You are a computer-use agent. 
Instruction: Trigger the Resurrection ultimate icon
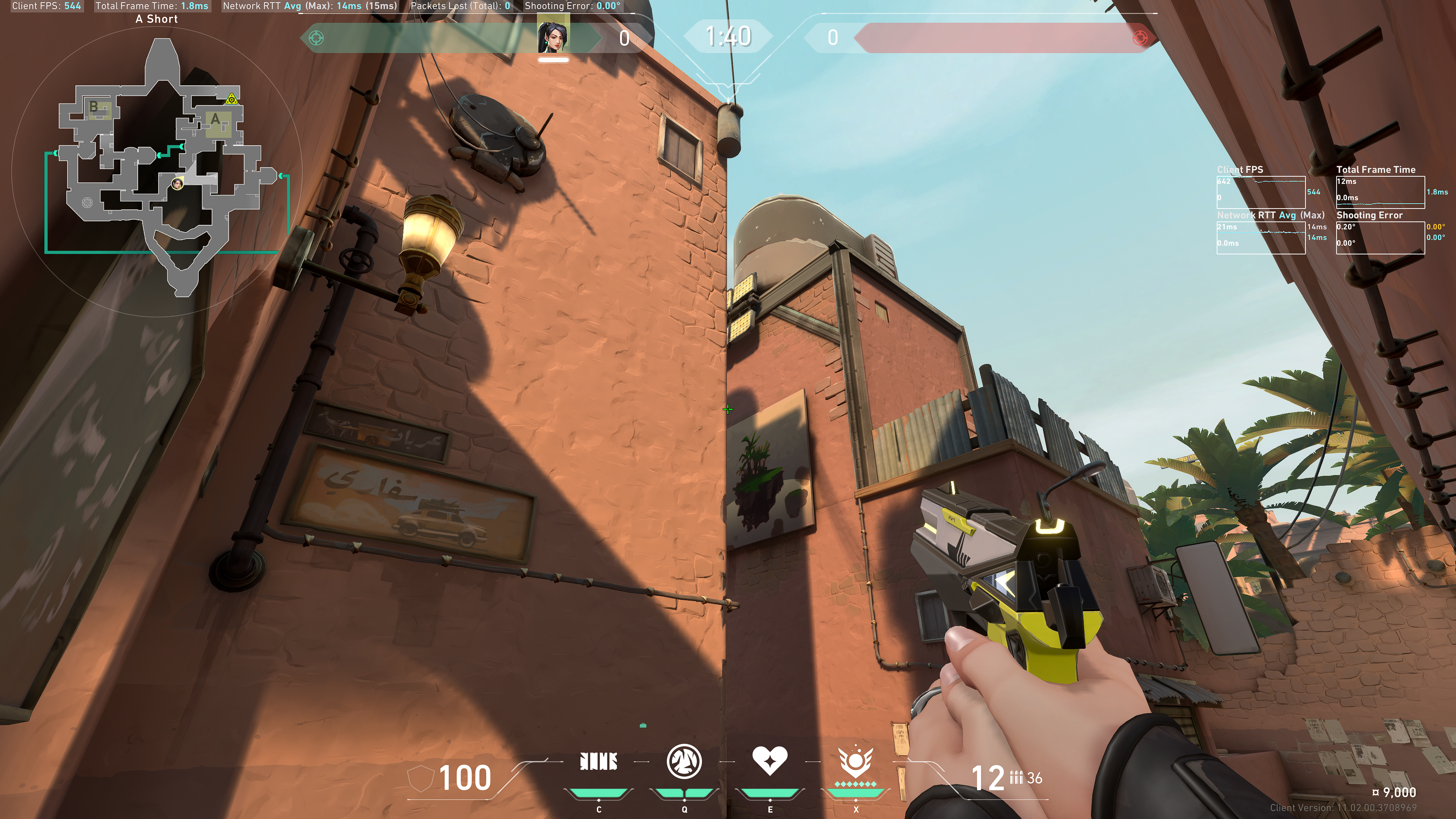click(x=856, y=762)
